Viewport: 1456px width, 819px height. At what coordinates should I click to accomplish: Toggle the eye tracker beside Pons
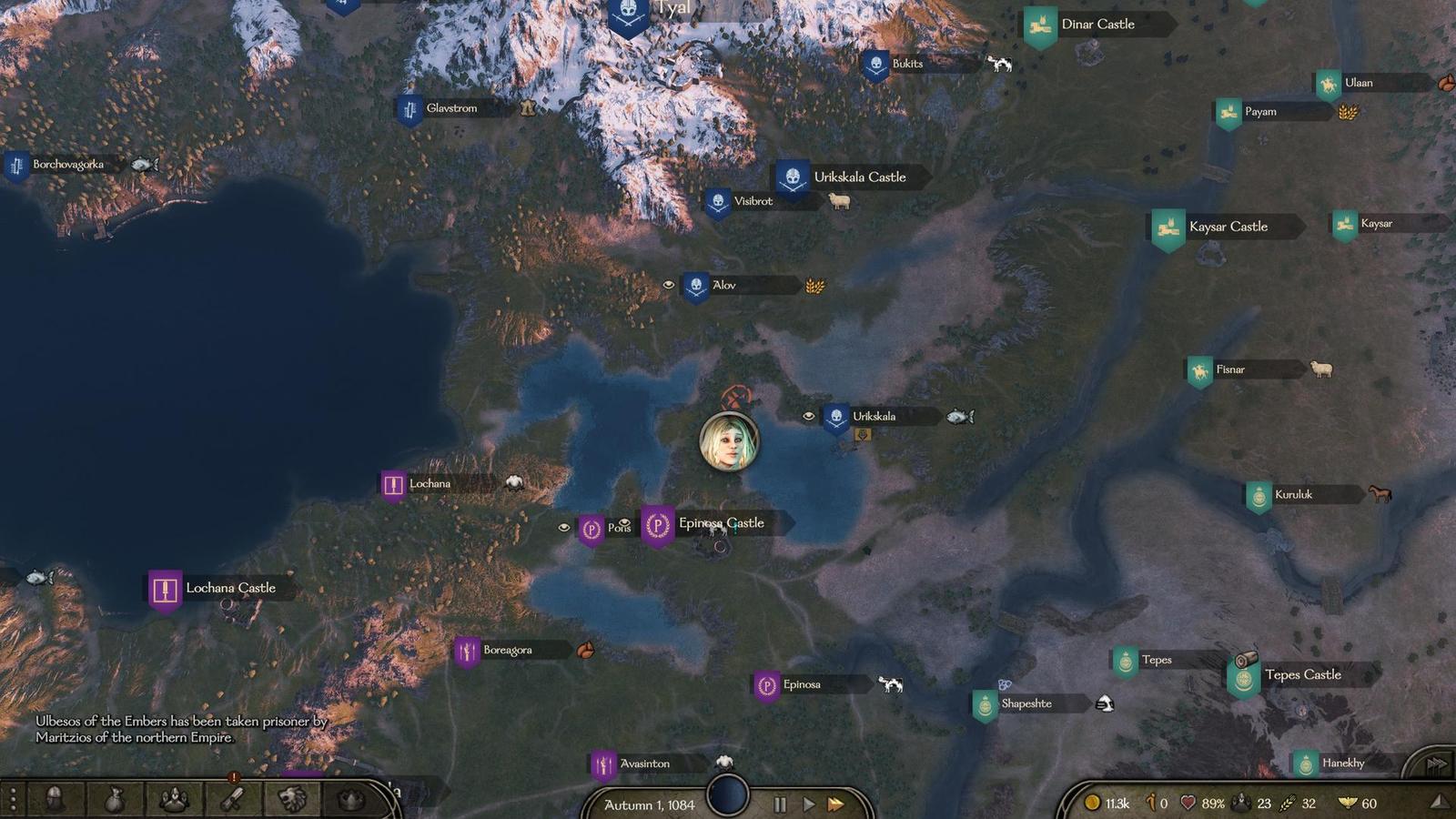[x=565, y=525]
